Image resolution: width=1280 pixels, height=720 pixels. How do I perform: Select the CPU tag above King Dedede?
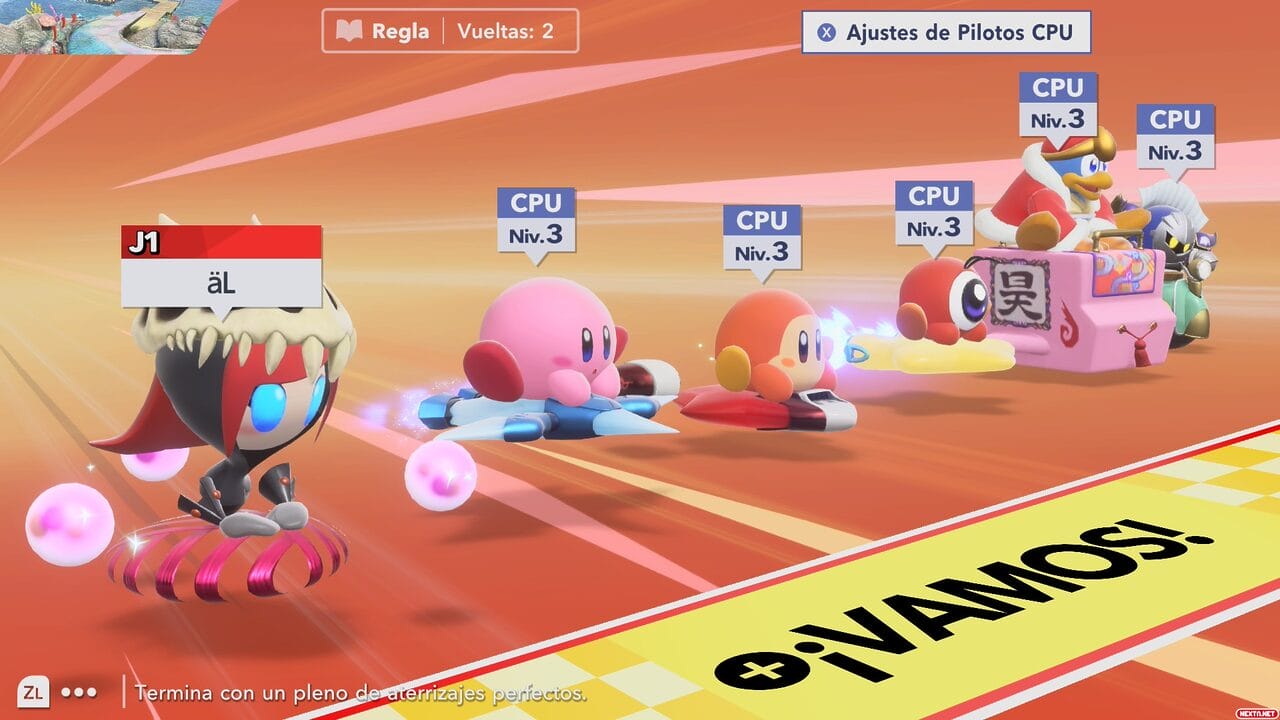[1058, 104]
